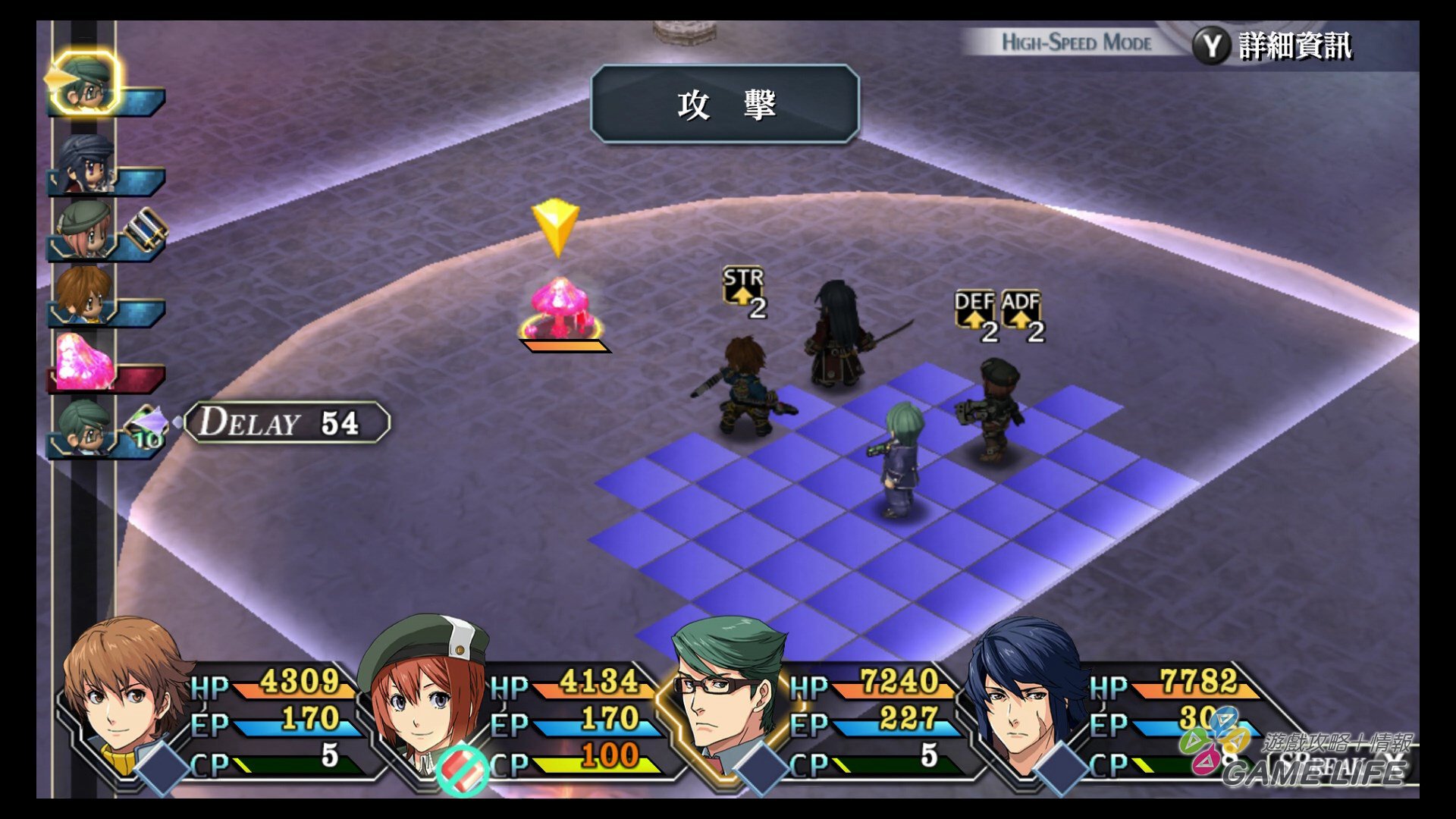
Task: Choose the beret girl's turn order portrait
Action: 83,227
